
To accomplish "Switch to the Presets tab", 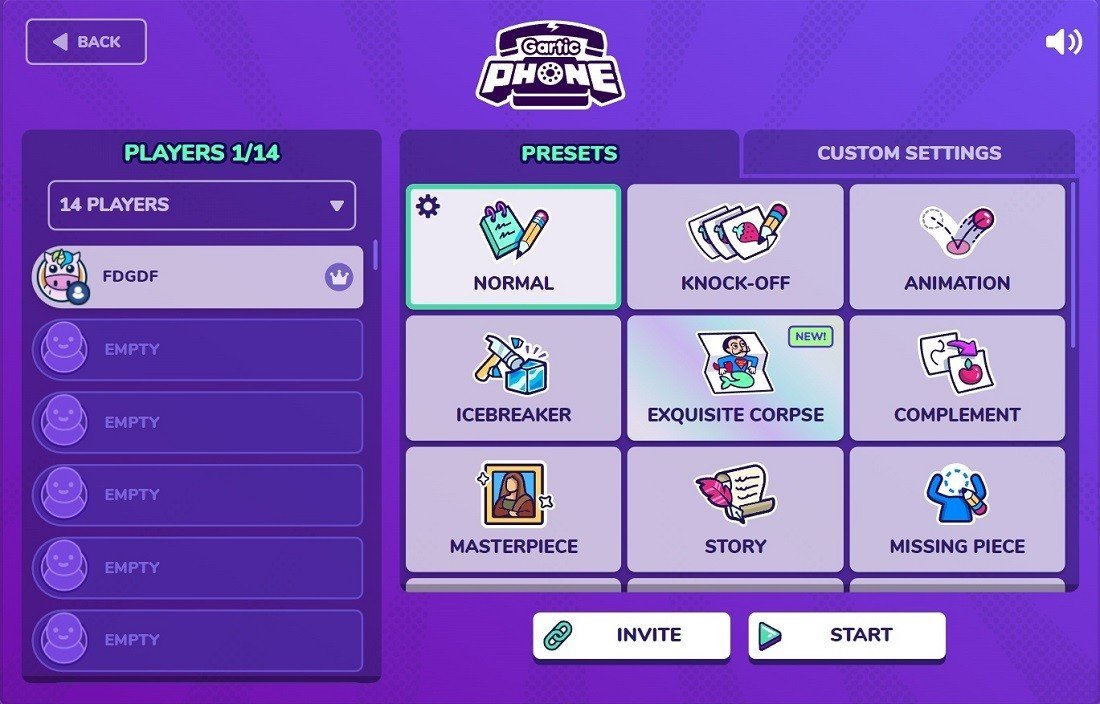I will [x=569, y=153].
